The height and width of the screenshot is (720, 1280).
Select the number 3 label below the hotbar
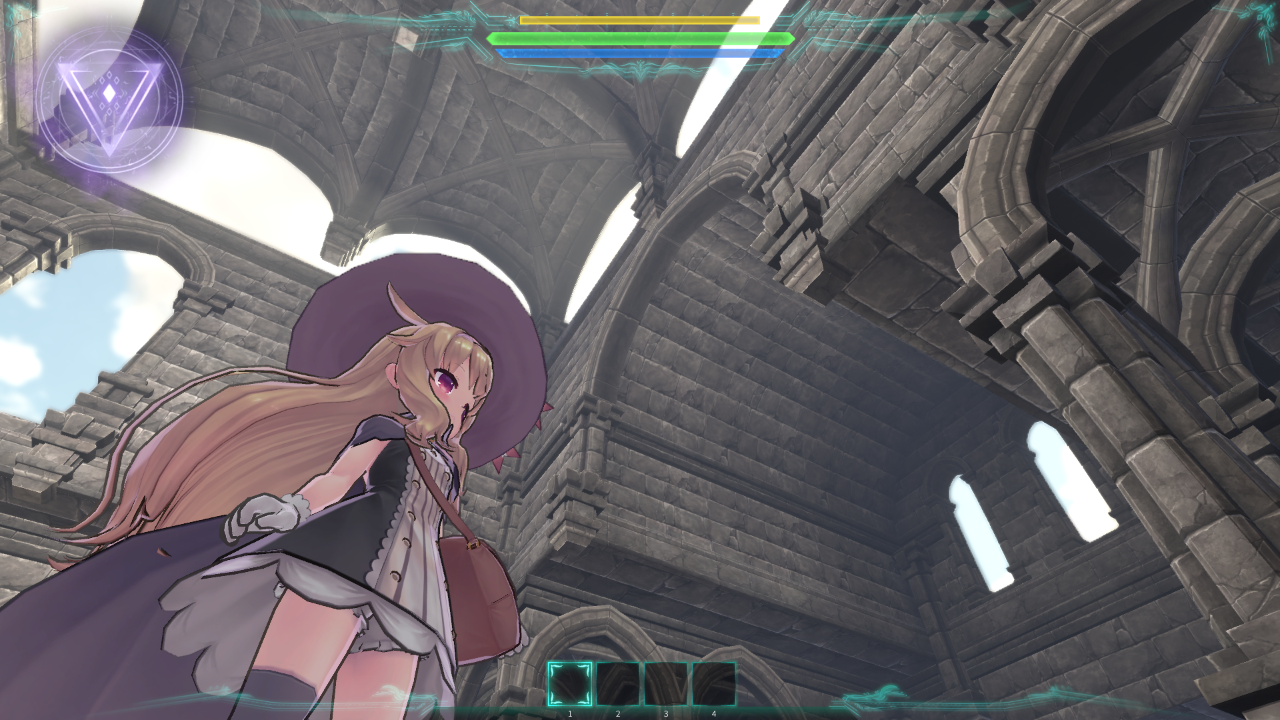pyautogui.click(x=666, y=712)
